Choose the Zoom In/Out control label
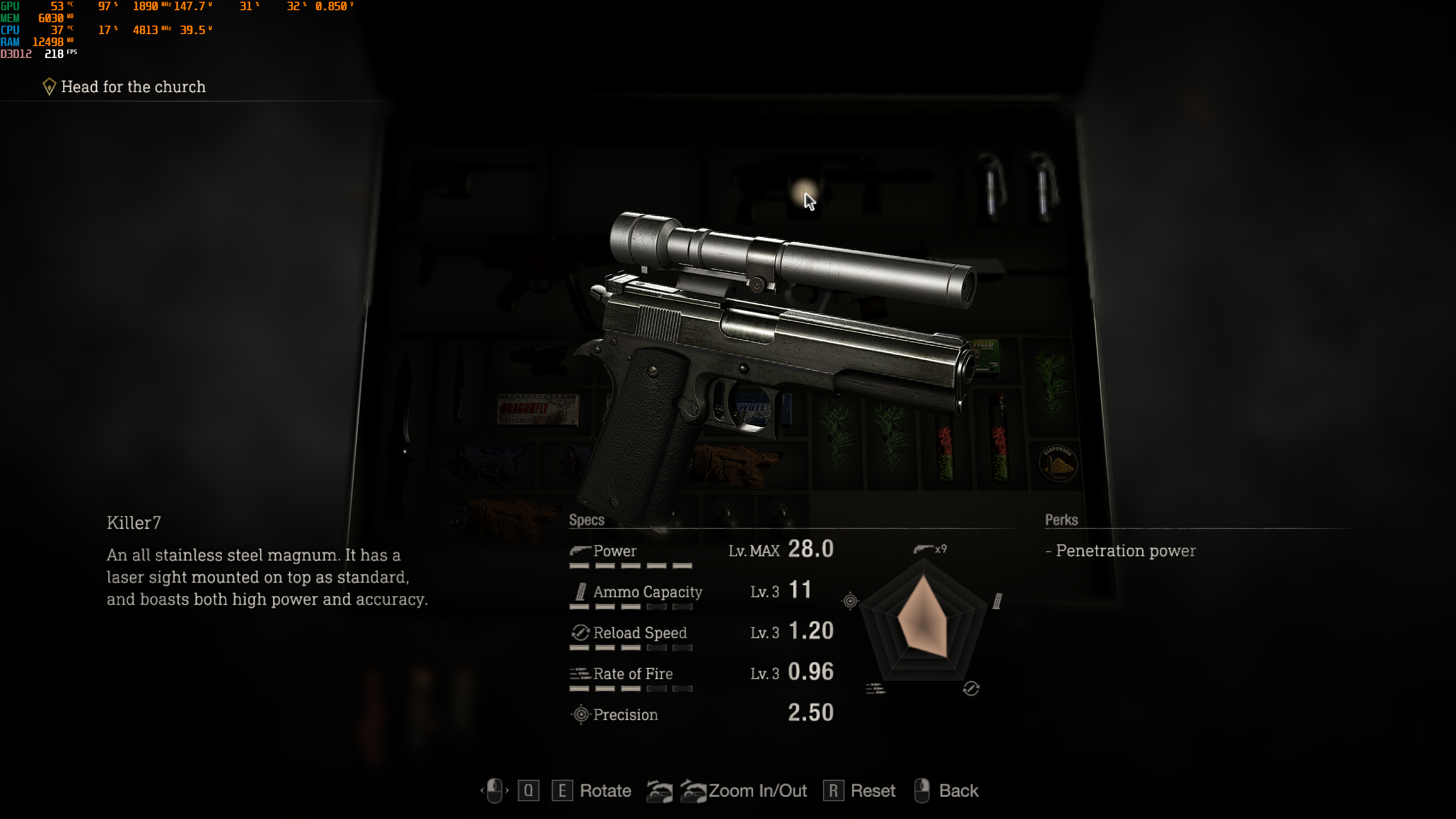 (x=758, y=791)
